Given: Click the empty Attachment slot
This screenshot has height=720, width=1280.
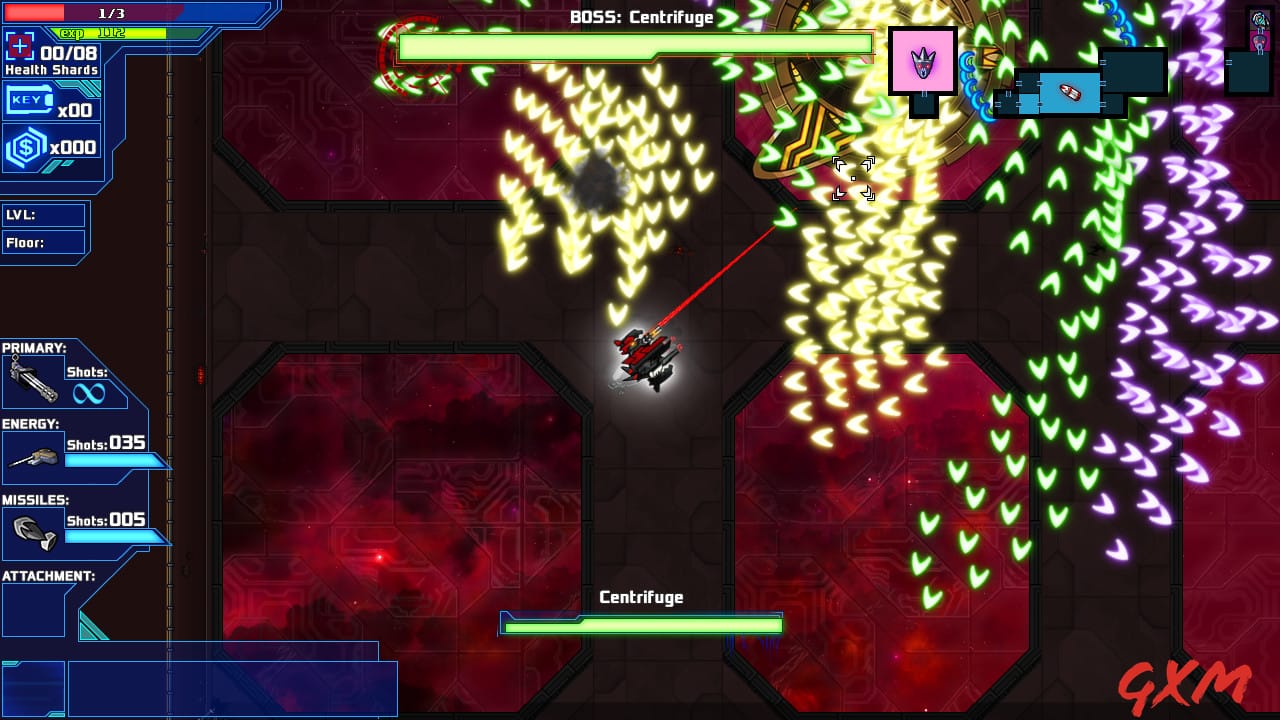Looking at the screenshot, I should (x=33, y=609).
